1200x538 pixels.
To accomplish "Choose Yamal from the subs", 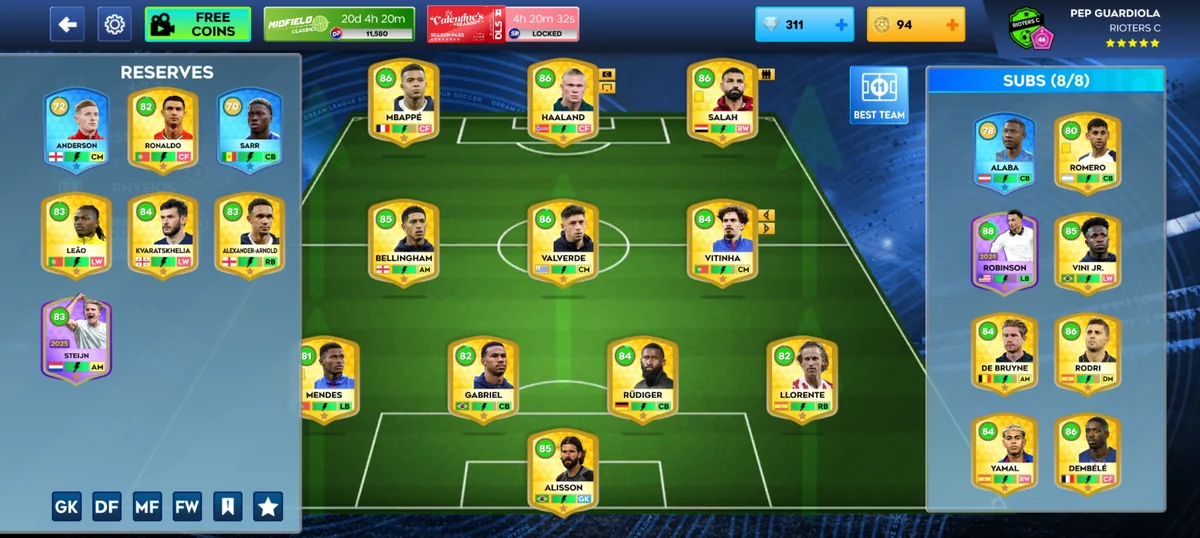I will pyautogui.click(x=1004, y=453).
